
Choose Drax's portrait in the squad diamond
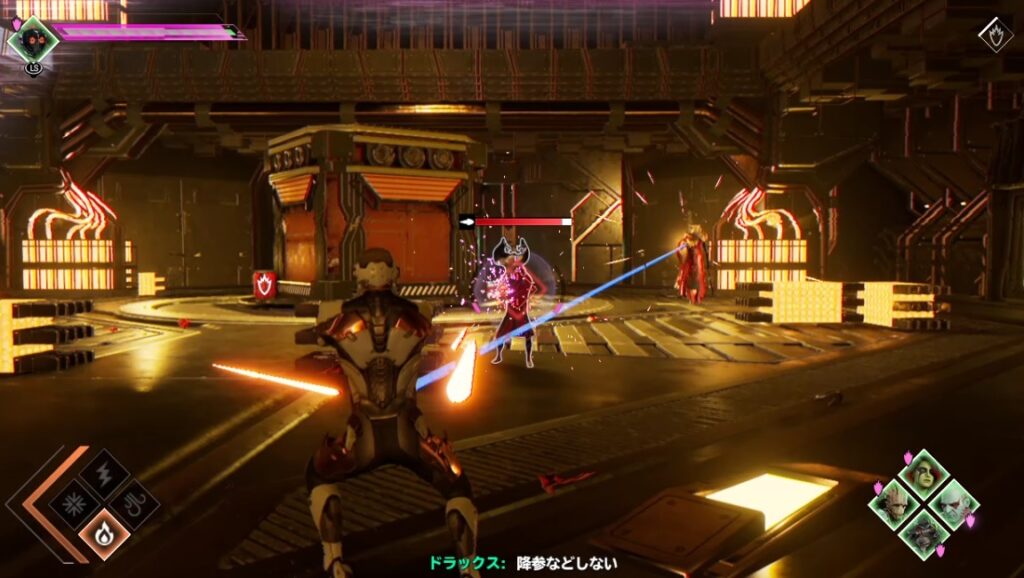tap(953, 503)
